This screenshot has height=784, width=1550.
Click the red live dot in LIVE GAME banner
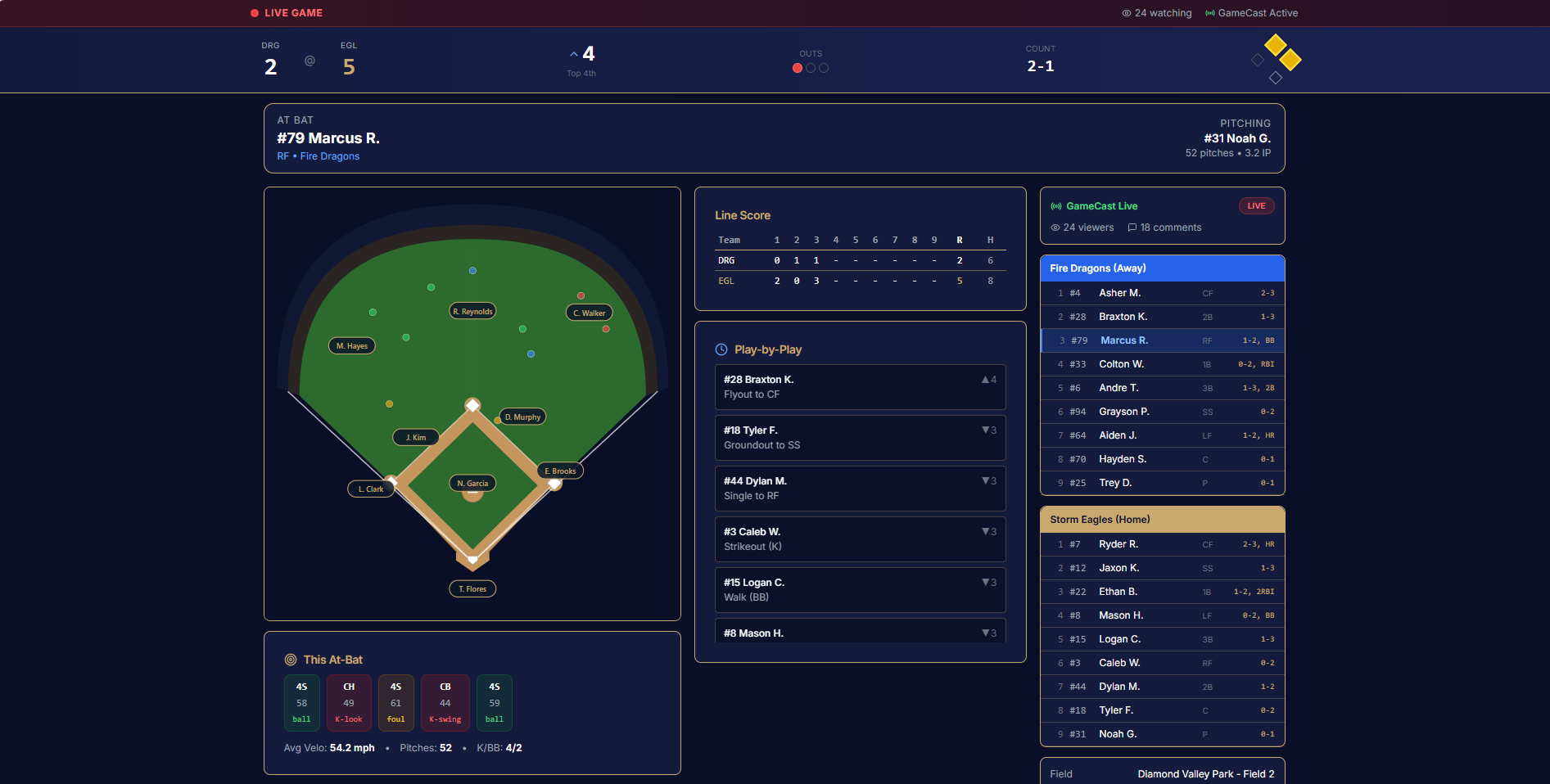click(x=253, y=13)
